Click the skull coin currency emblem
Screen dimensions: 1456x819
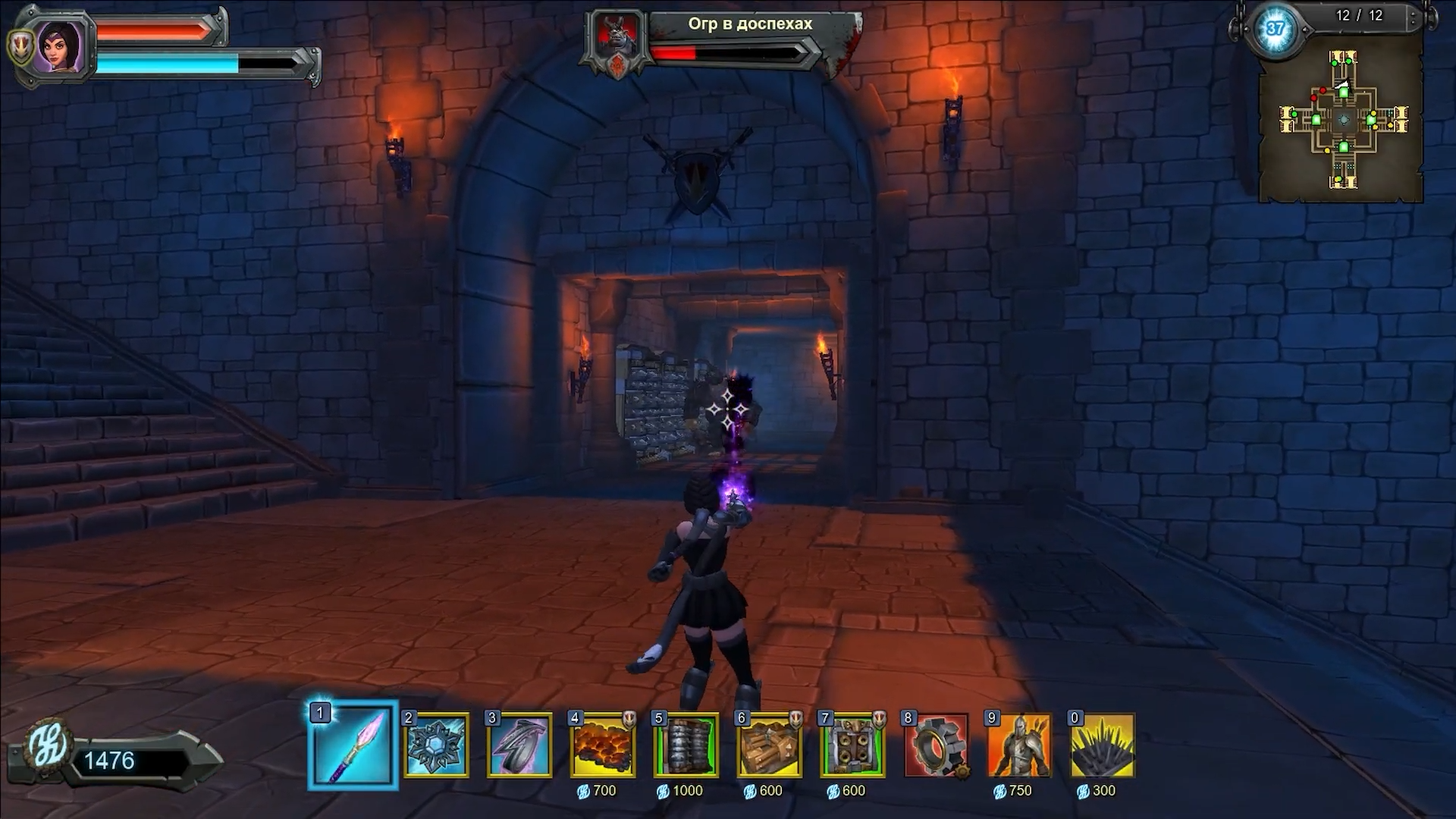(49, 747)
